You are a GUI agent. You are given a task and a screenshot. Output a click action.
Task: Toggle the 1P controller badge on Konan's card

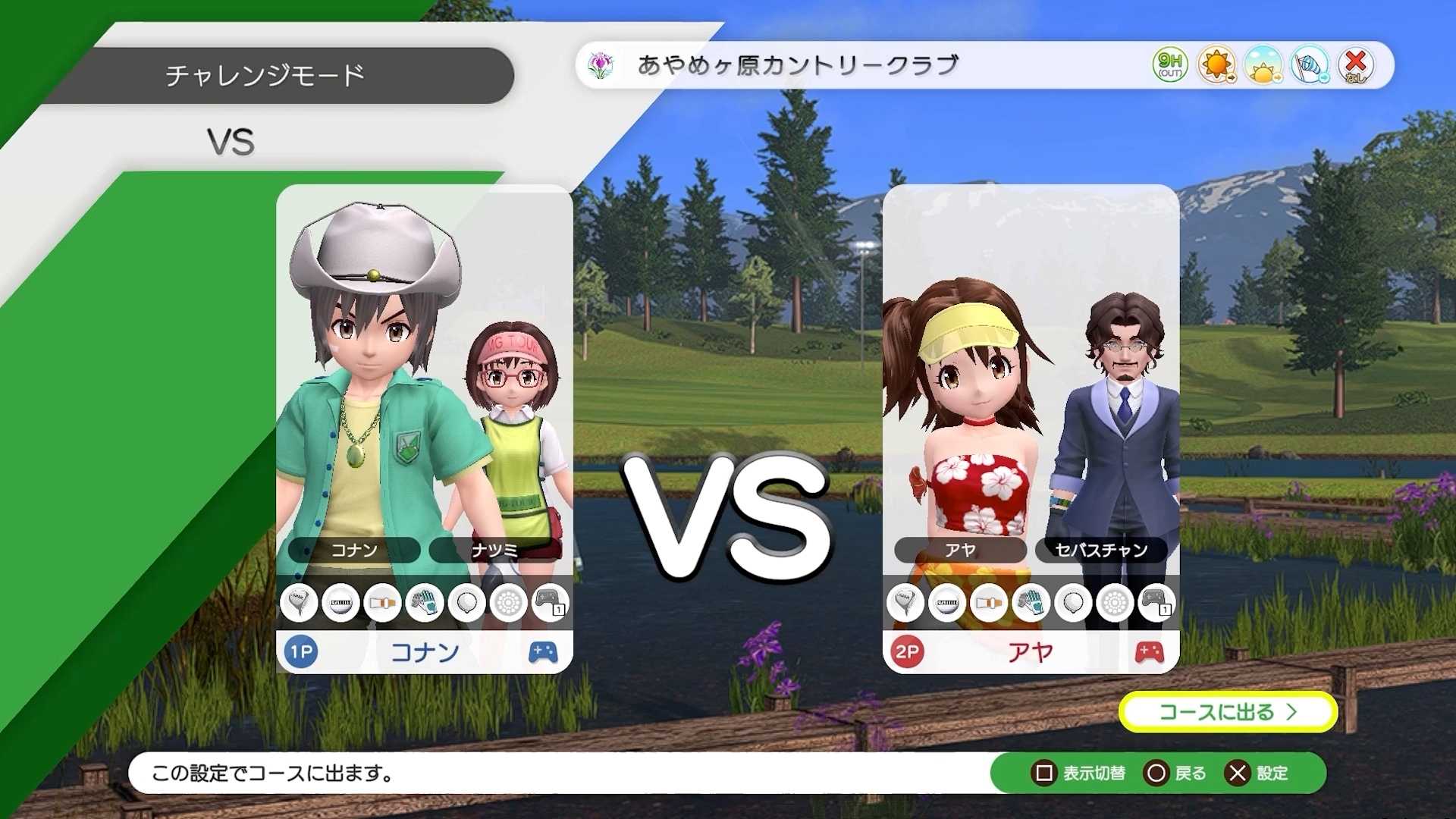coord(300,651)
